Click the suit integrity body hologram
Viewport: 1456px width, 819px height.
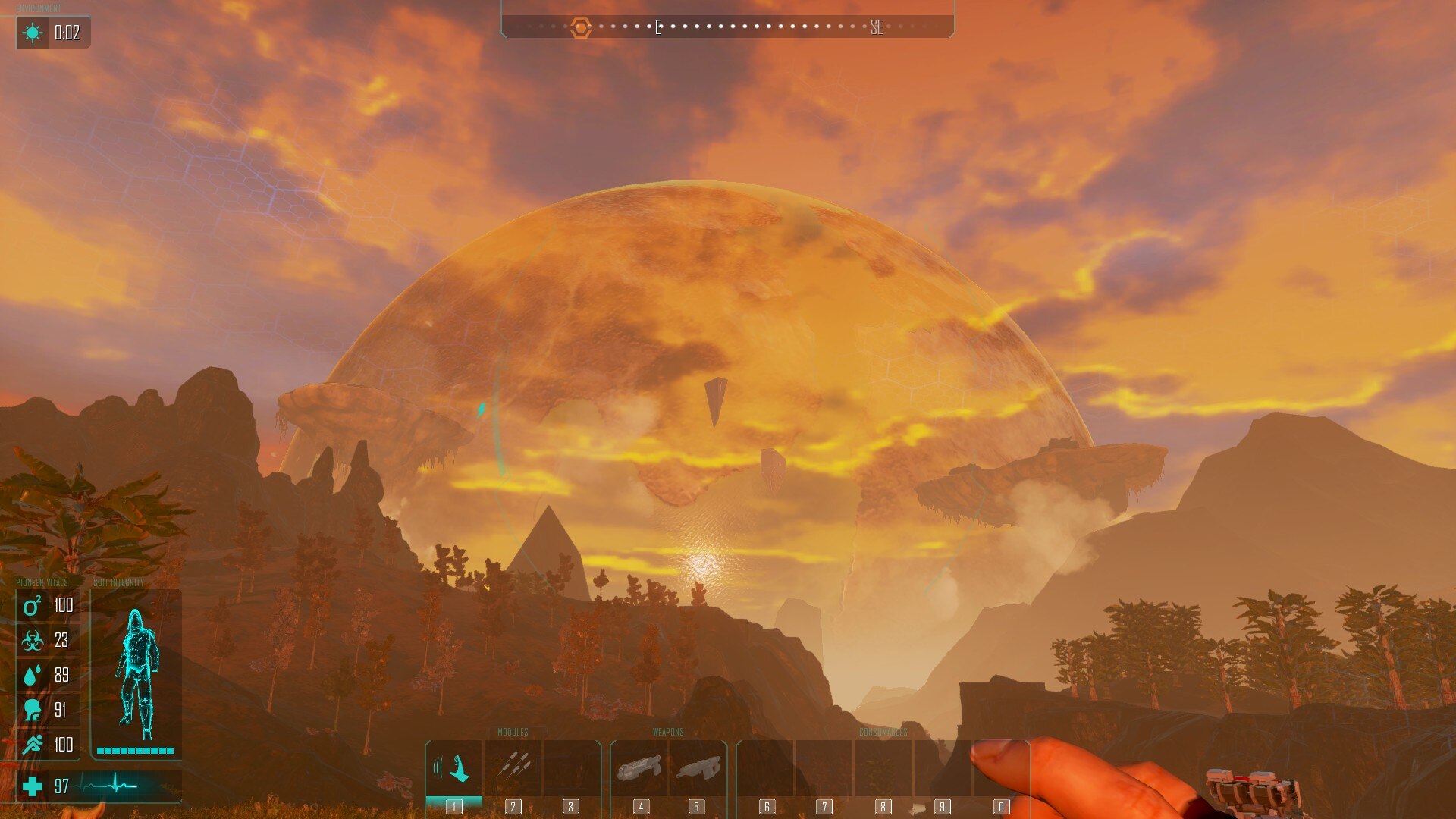pyautogui.click(x=136, y=673)
